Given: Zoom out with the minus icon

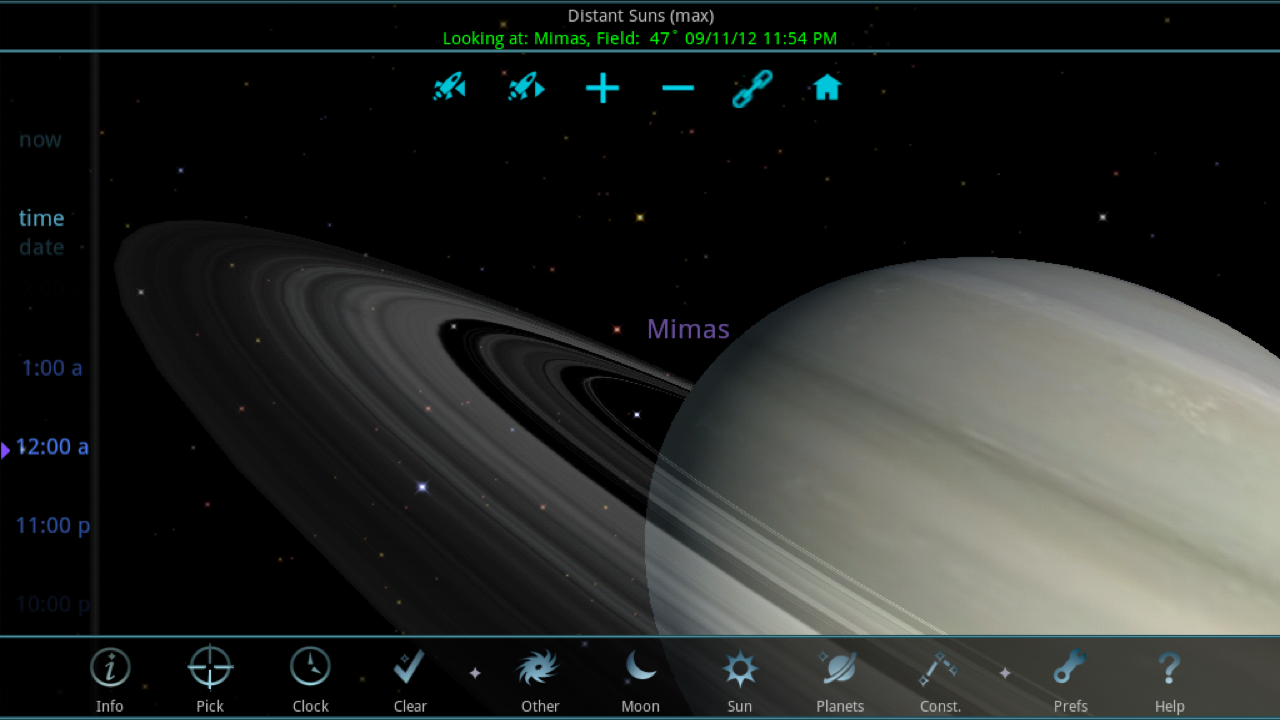Looking at the screenshot, I should click(x=678, y=88).
